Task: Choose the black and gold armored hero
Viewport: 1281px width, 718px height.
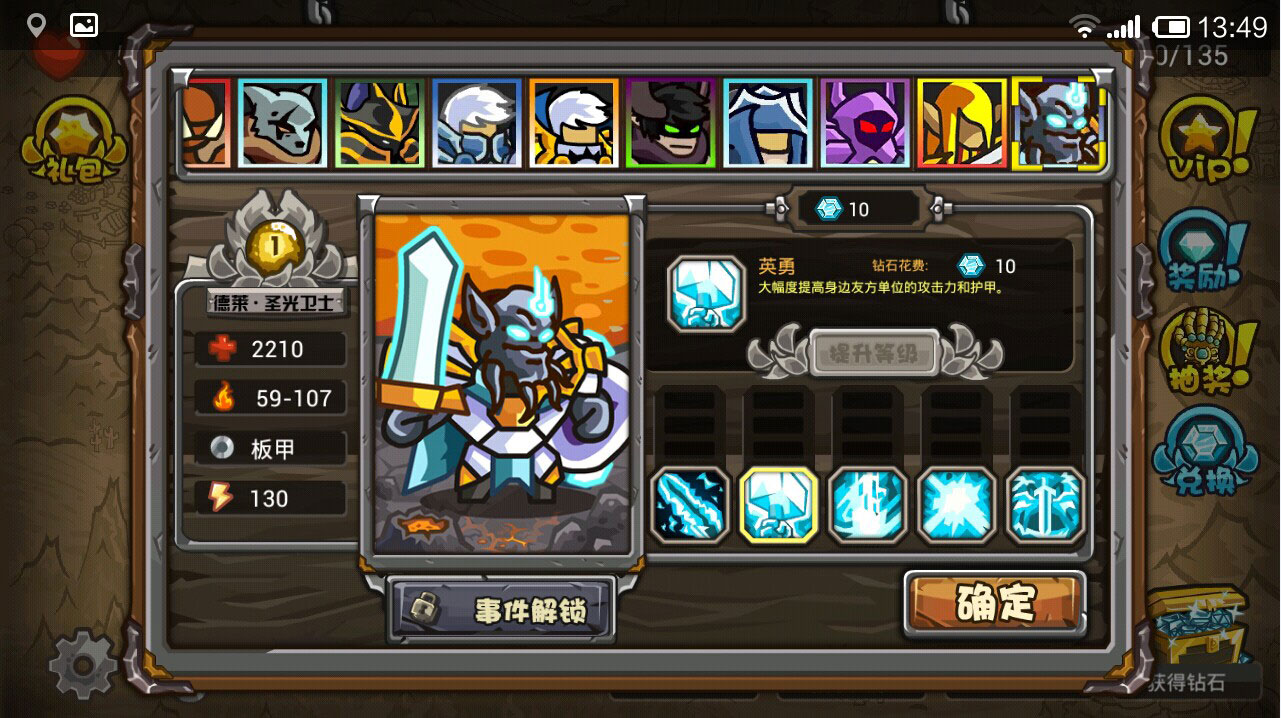Action: coord(379,123)
